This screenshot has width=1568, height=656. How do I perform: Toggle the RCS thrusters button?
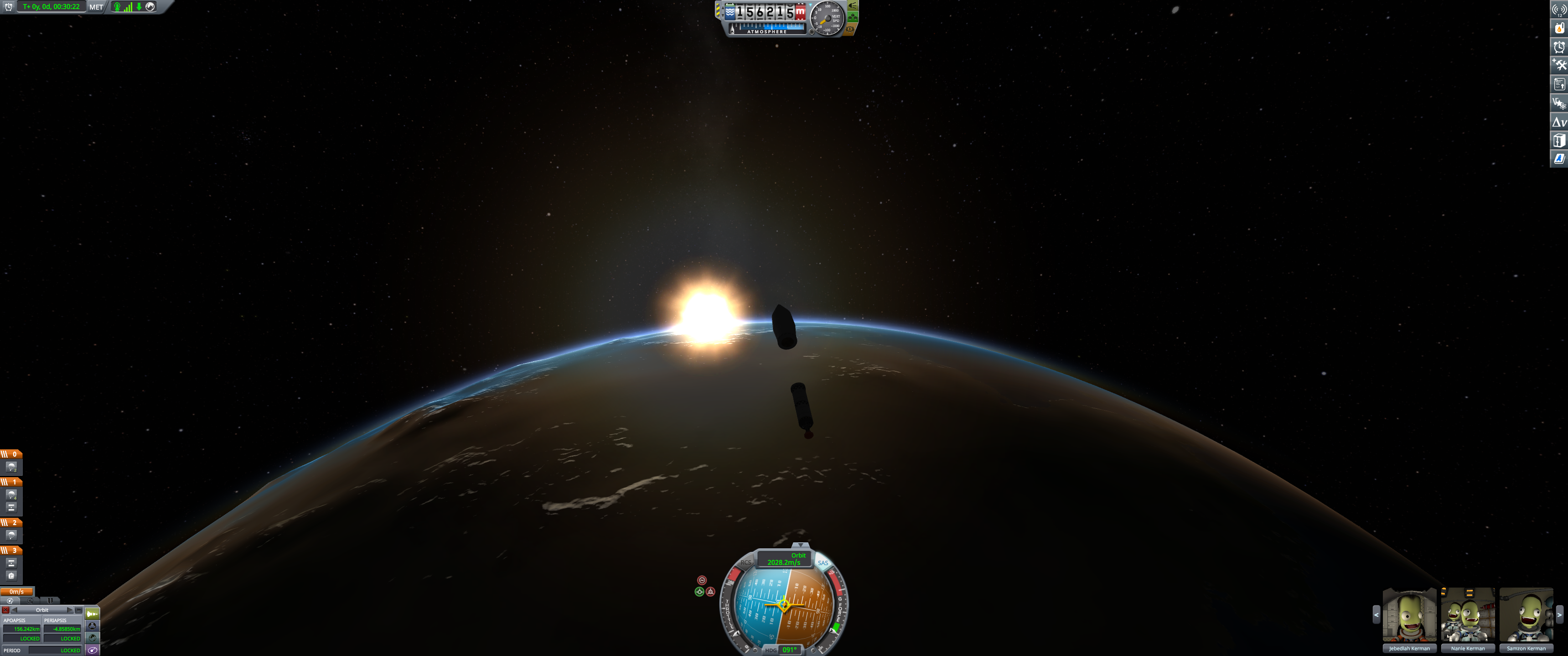point(745,563)
